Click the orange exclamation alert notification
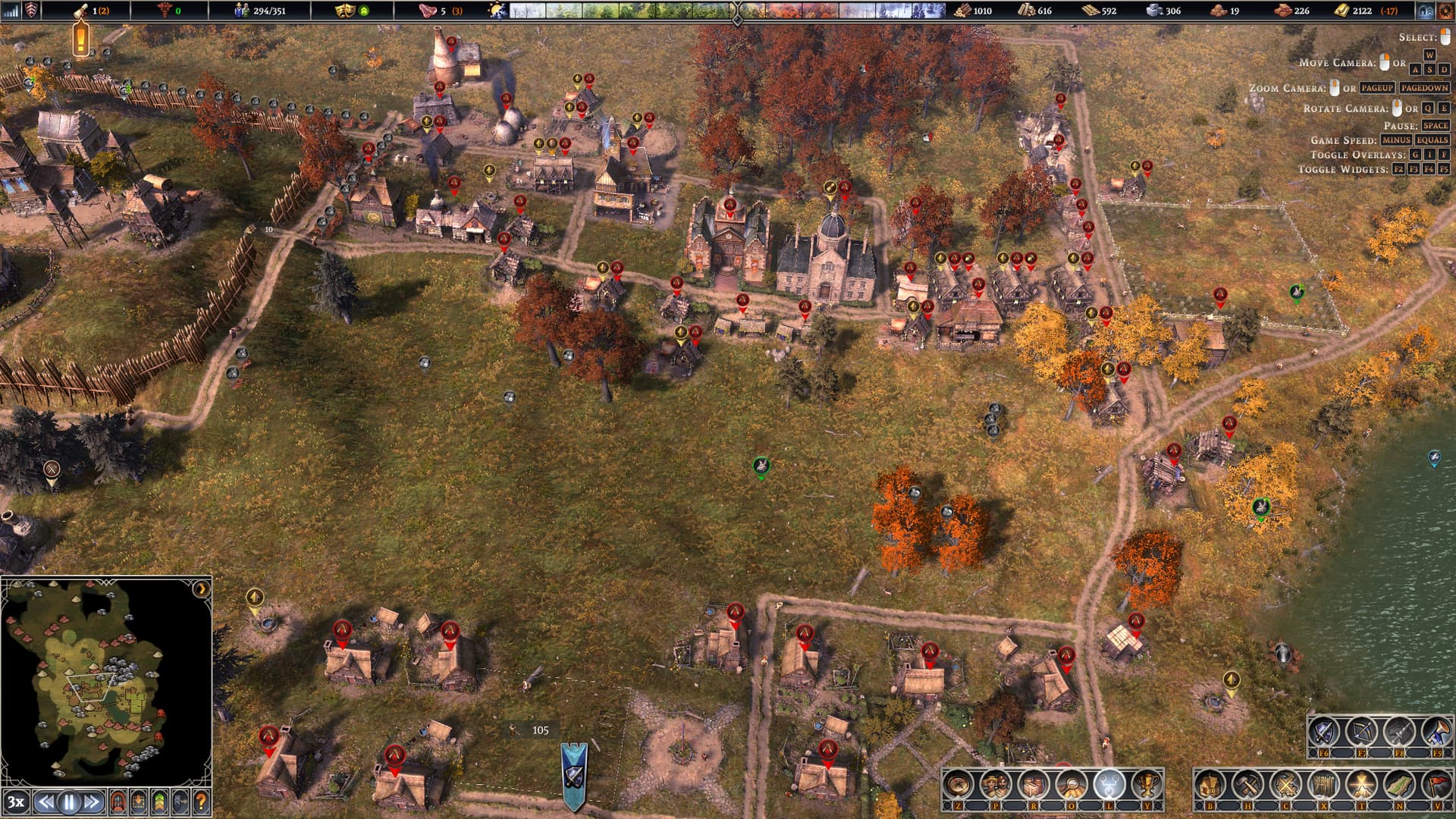This screenshot has width=1456, height=819. (x=81, y=38)
